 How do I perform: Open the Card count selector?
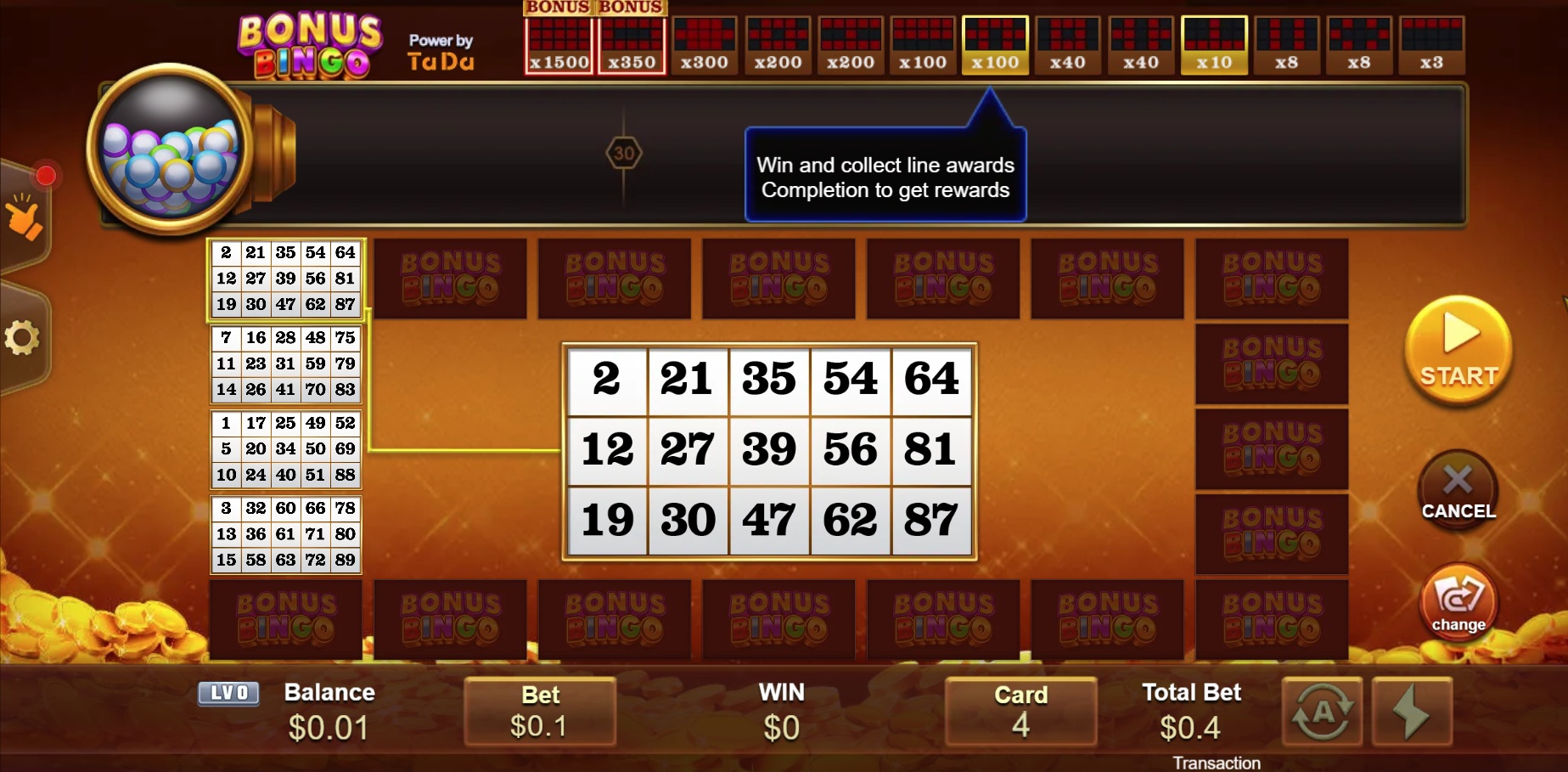1020,712
